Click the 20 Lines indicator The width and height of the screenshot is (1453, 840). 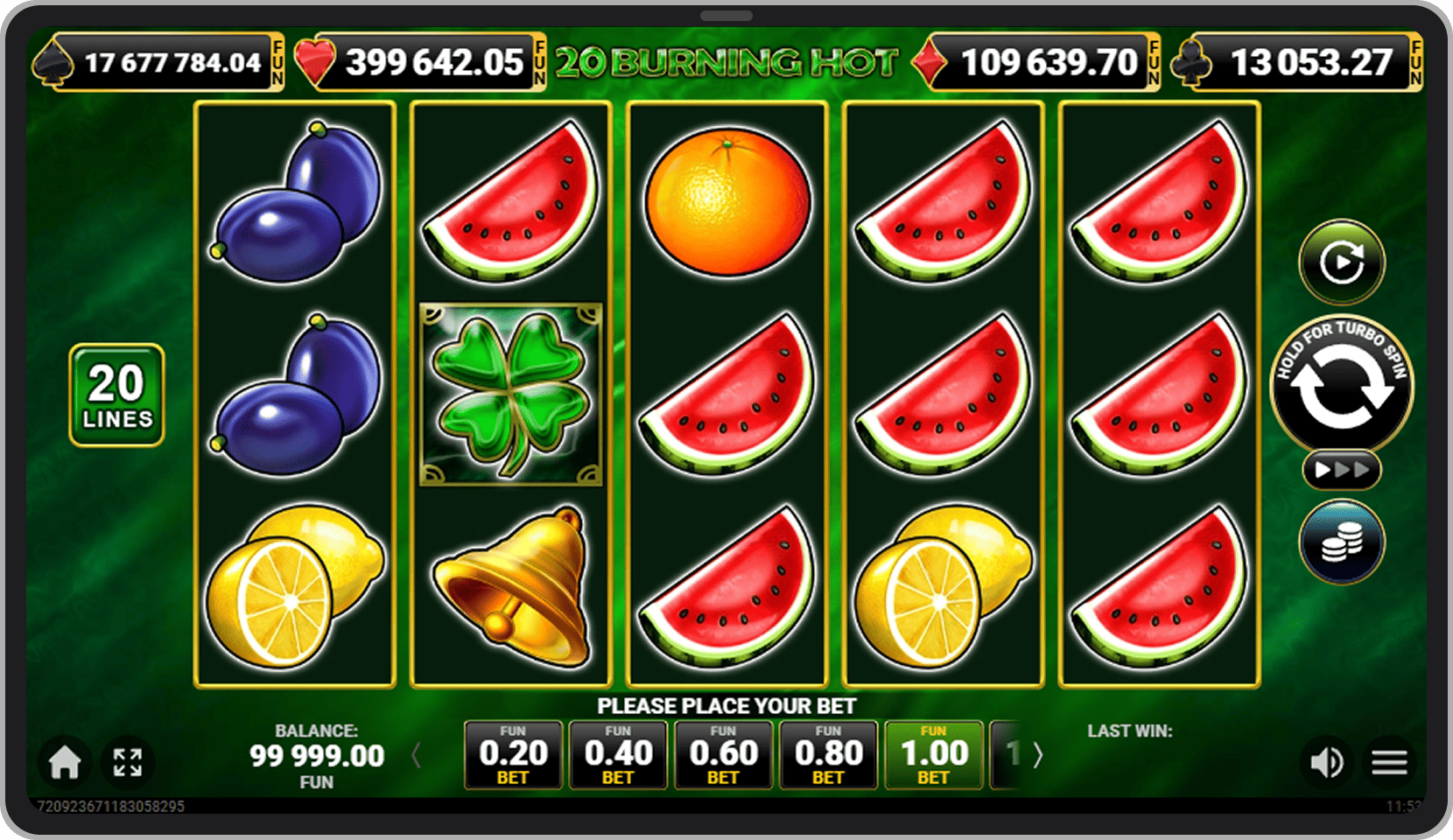[116, 395]
